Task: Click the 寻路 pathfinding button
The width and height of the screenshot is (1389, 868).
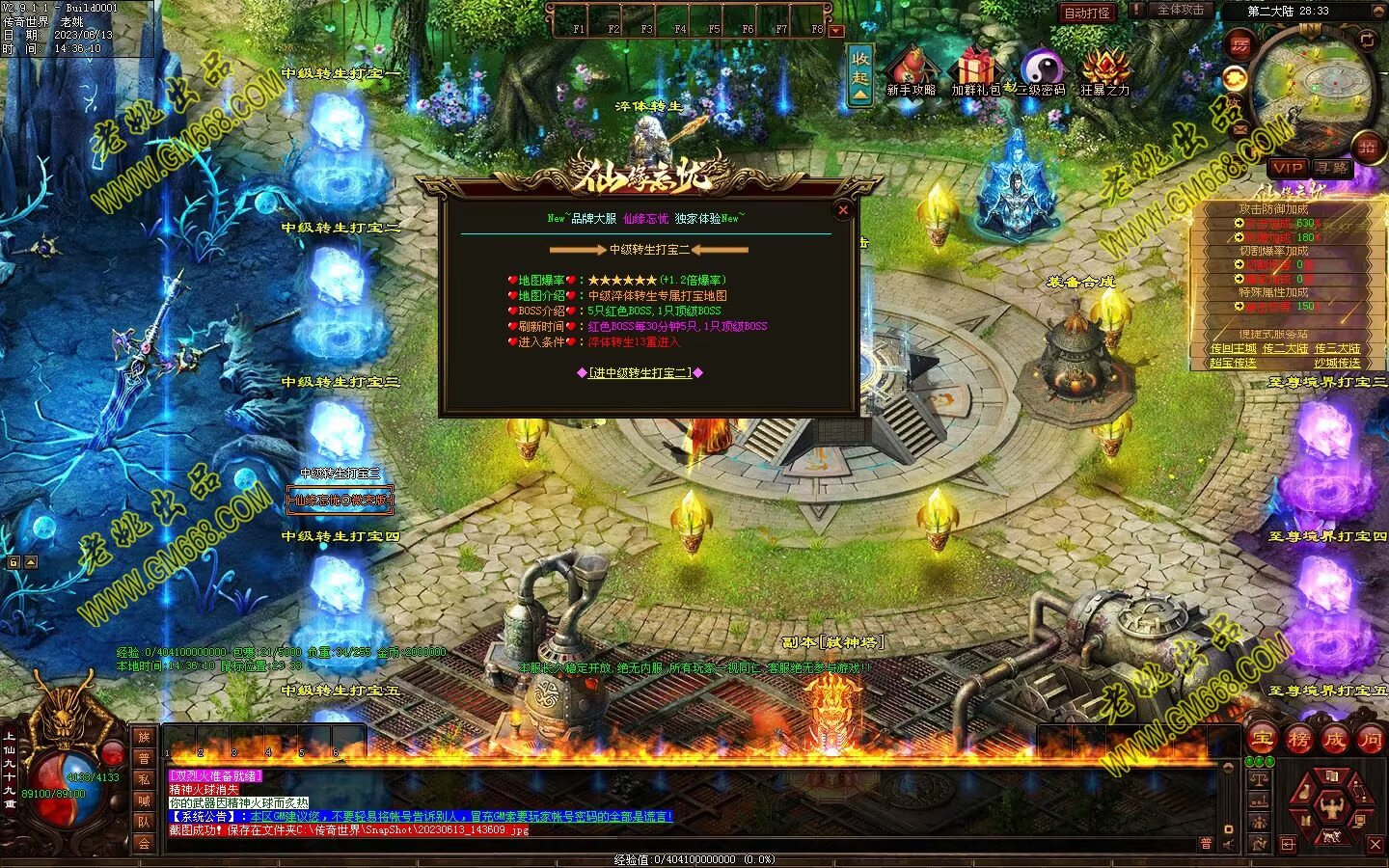Action: coord(1332,168)
